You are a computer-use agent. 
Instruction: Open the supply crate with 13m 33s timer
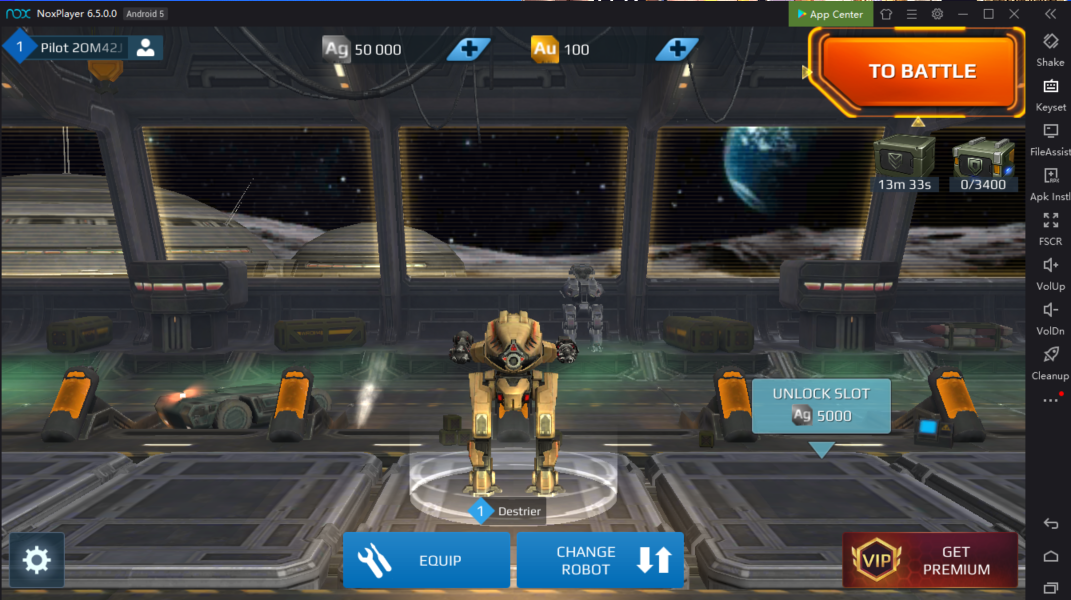click(905, 160)
